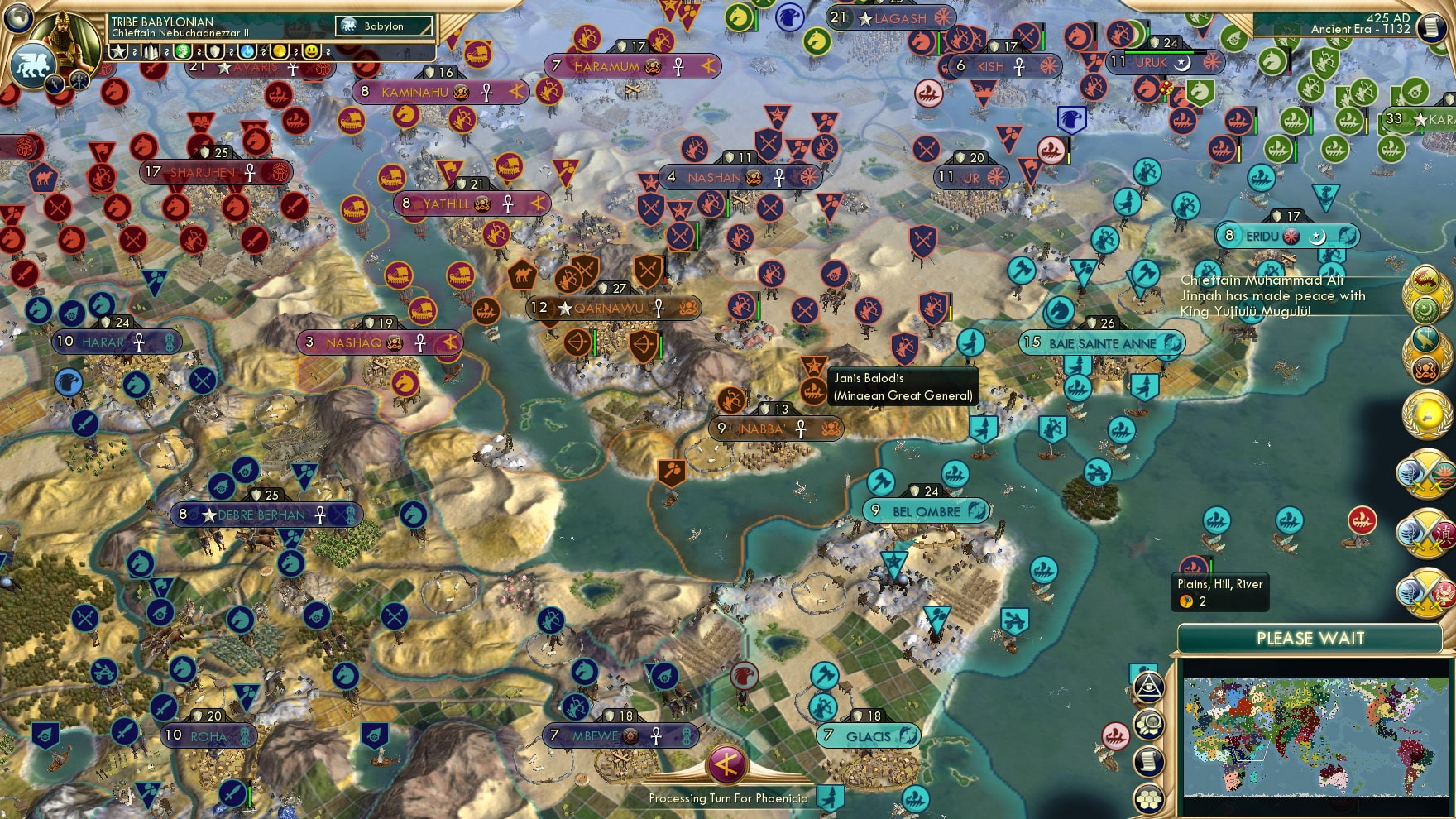
Task: Click the green culture head icon in top bar
Action: point(182,52)
